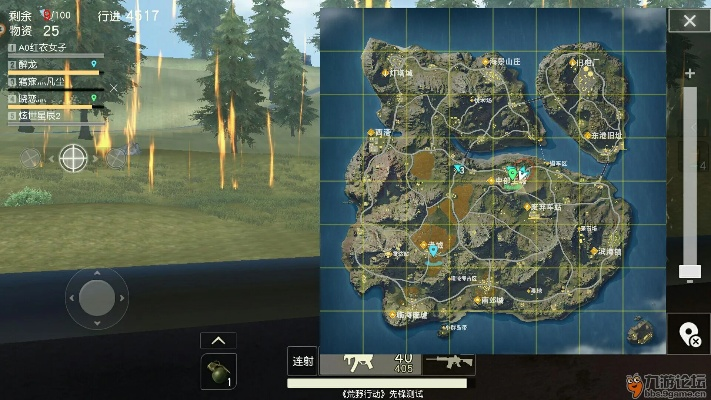This screenshot has width=711, height=400.
Task: Remove the map marker with the pin-X button
Action: click(689, 335)
